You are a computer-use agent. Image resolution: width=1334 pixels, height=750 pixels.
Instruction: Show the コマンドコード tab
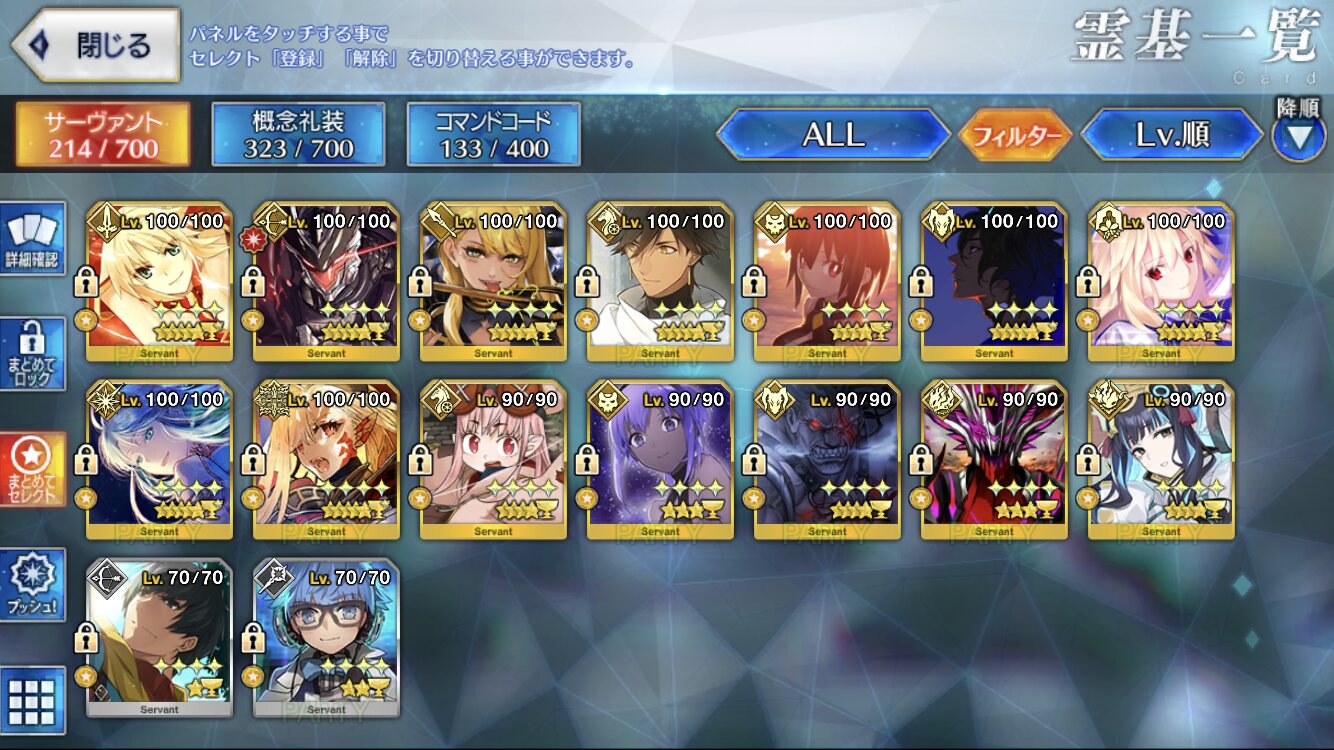(493, 135)
